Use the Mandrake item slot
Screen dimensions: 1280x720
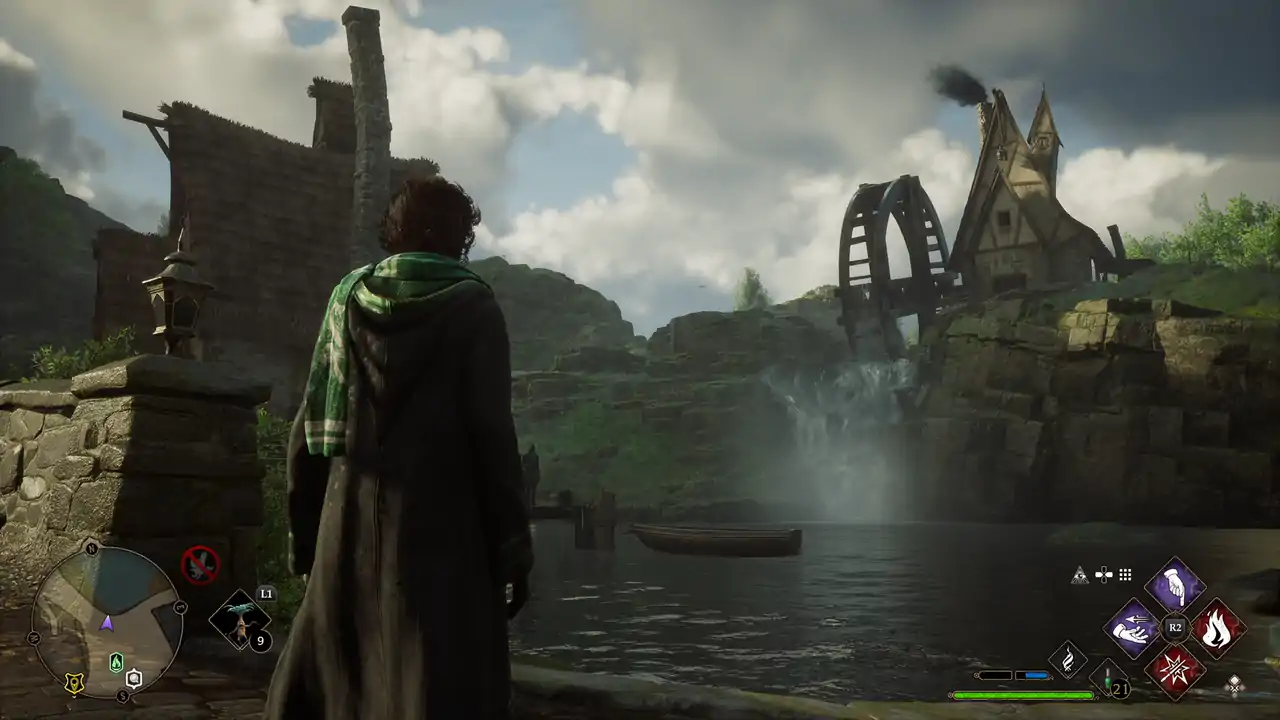(240, 620)
